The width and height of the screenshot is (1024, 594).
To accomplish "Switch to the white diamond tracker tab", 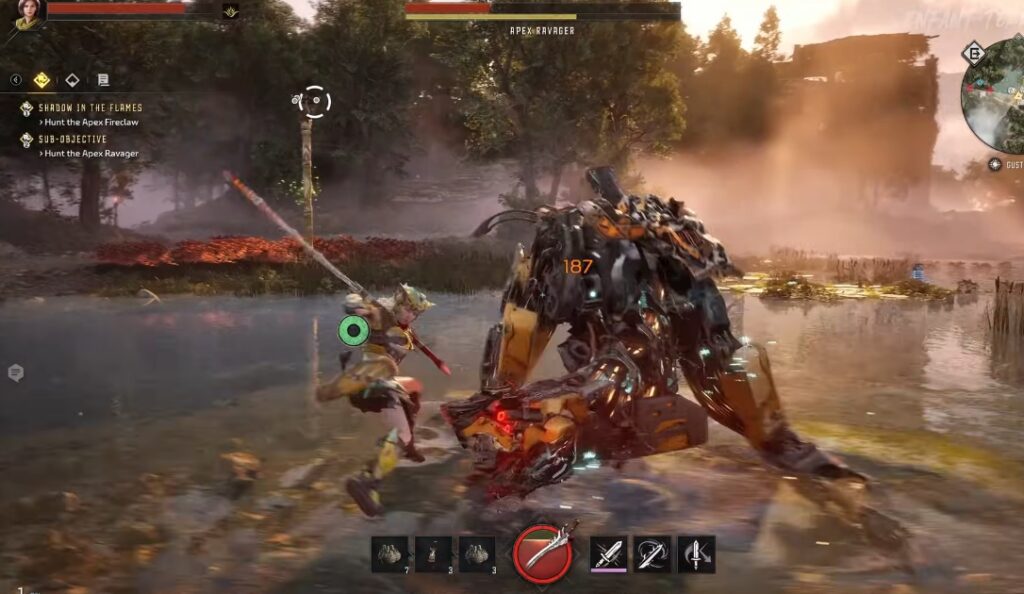I will click(x=72, y=80).
